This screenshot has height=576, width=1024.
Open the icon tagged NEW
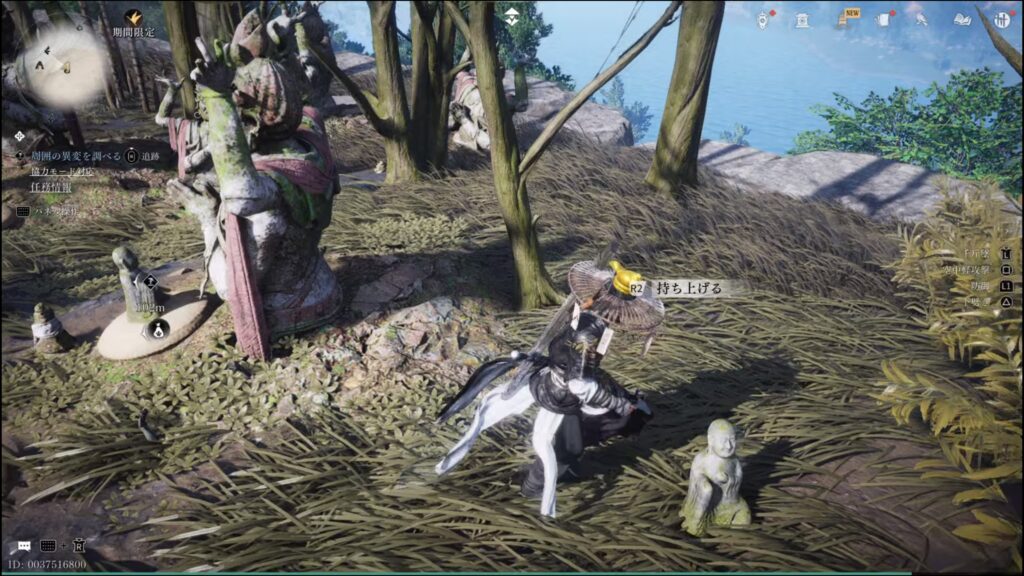tap(847, 18)
